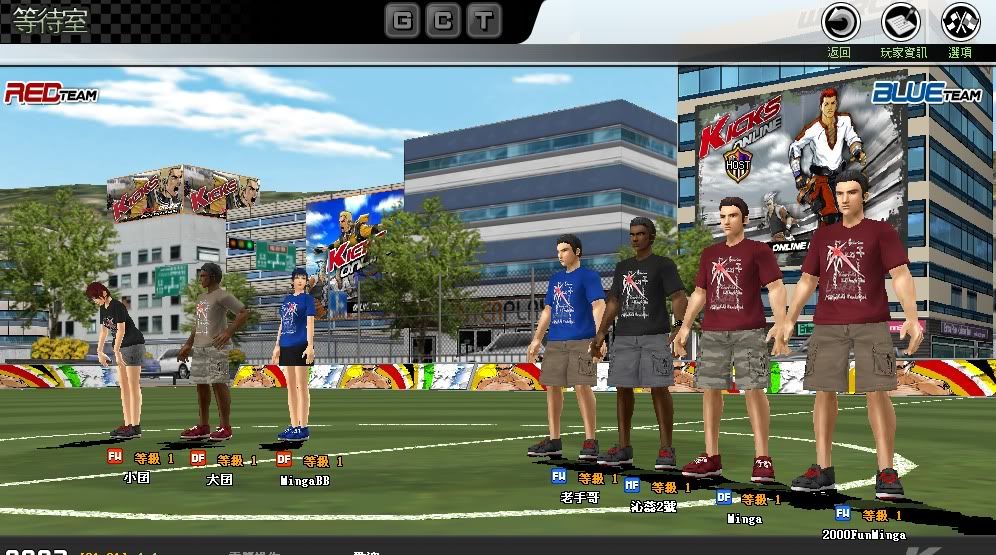The image size is (996, 555).
Task: Select player 2000FunMinga's name label
Action: [x=863, y=535]
